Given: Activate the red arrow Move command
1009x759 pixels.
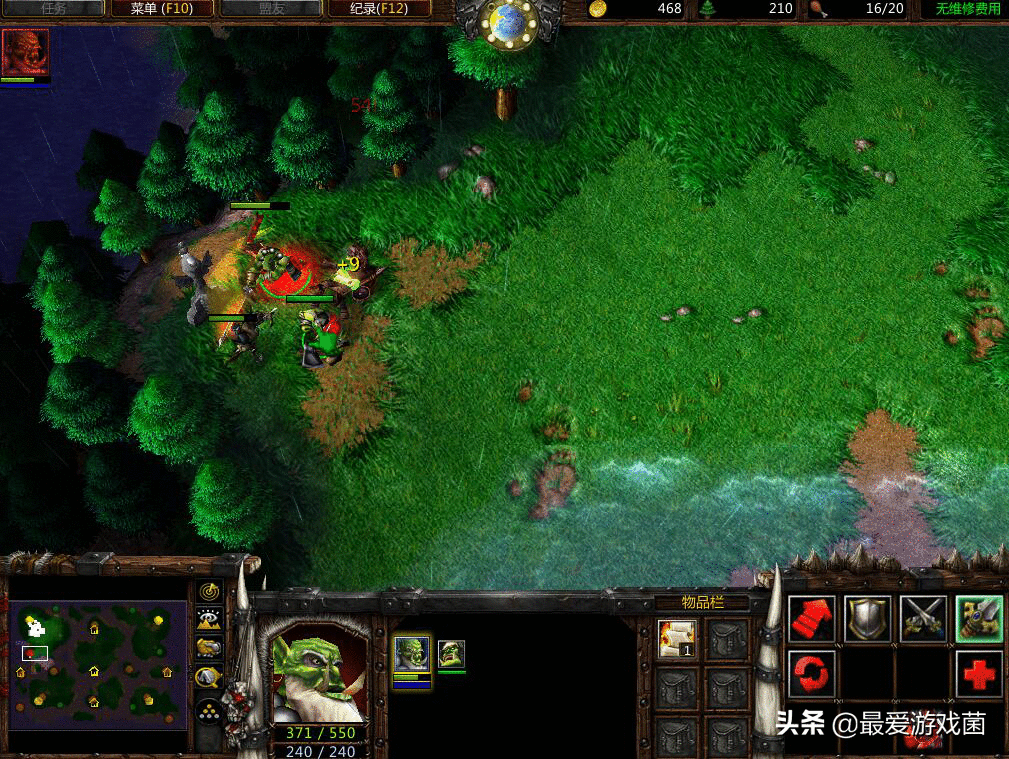Looking at the screenshot, I should pyautogui.click(x=811, y=619).
